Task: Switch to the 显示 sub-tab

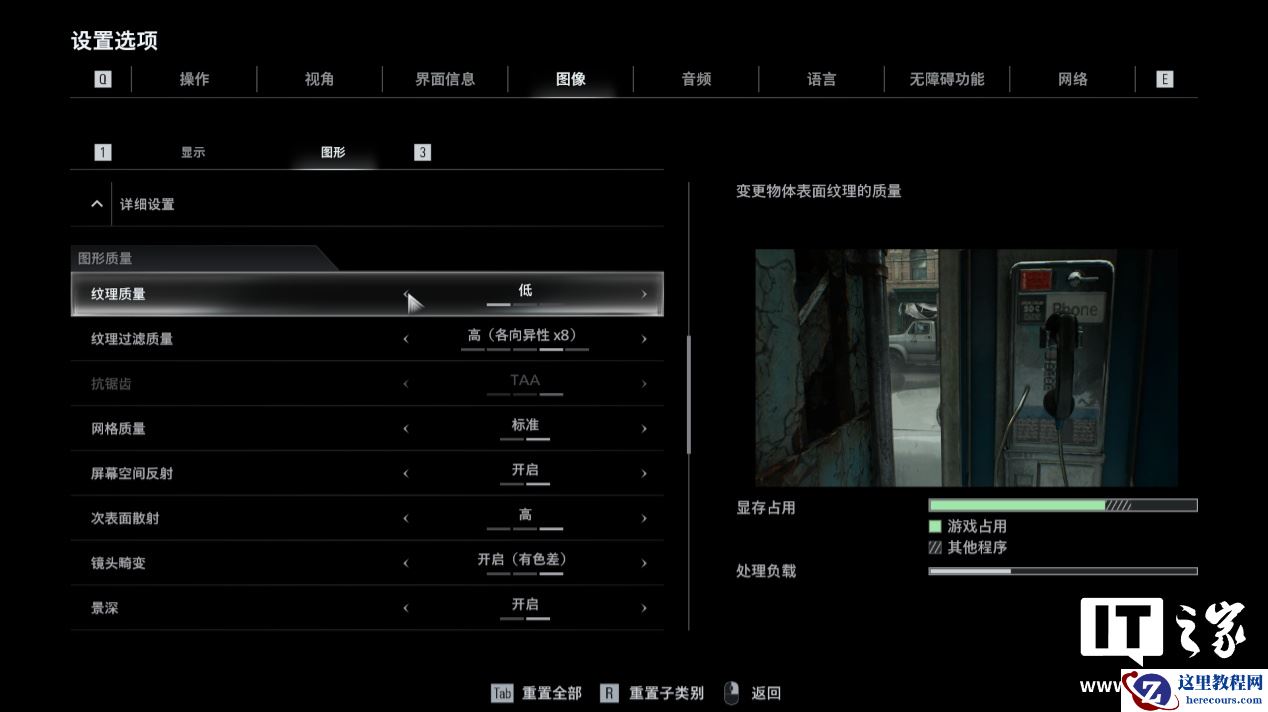Action: [193, 153]
